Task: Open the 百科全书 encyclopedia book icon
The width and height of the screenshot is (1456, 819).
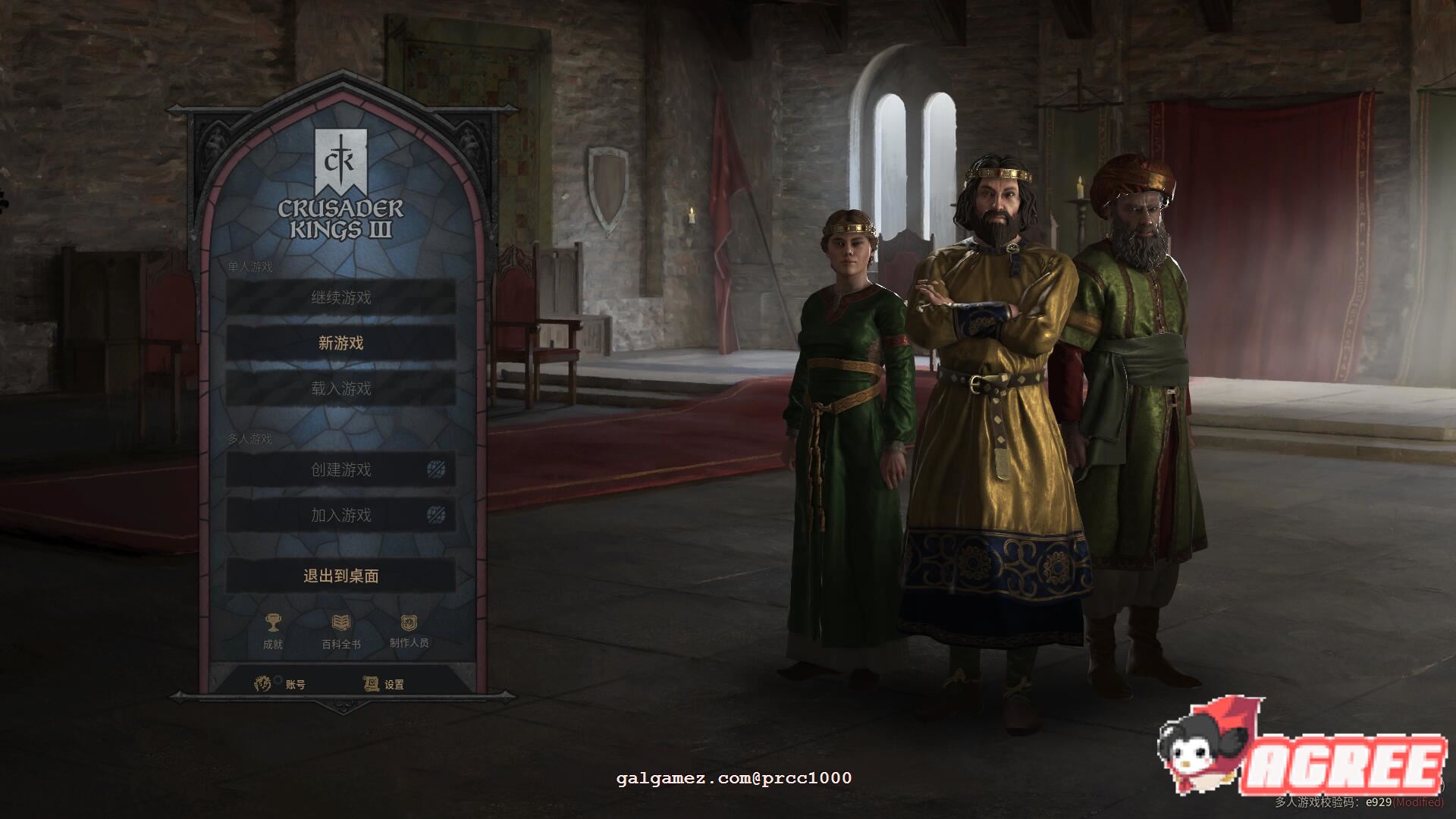Action: [x=341, y=622]
